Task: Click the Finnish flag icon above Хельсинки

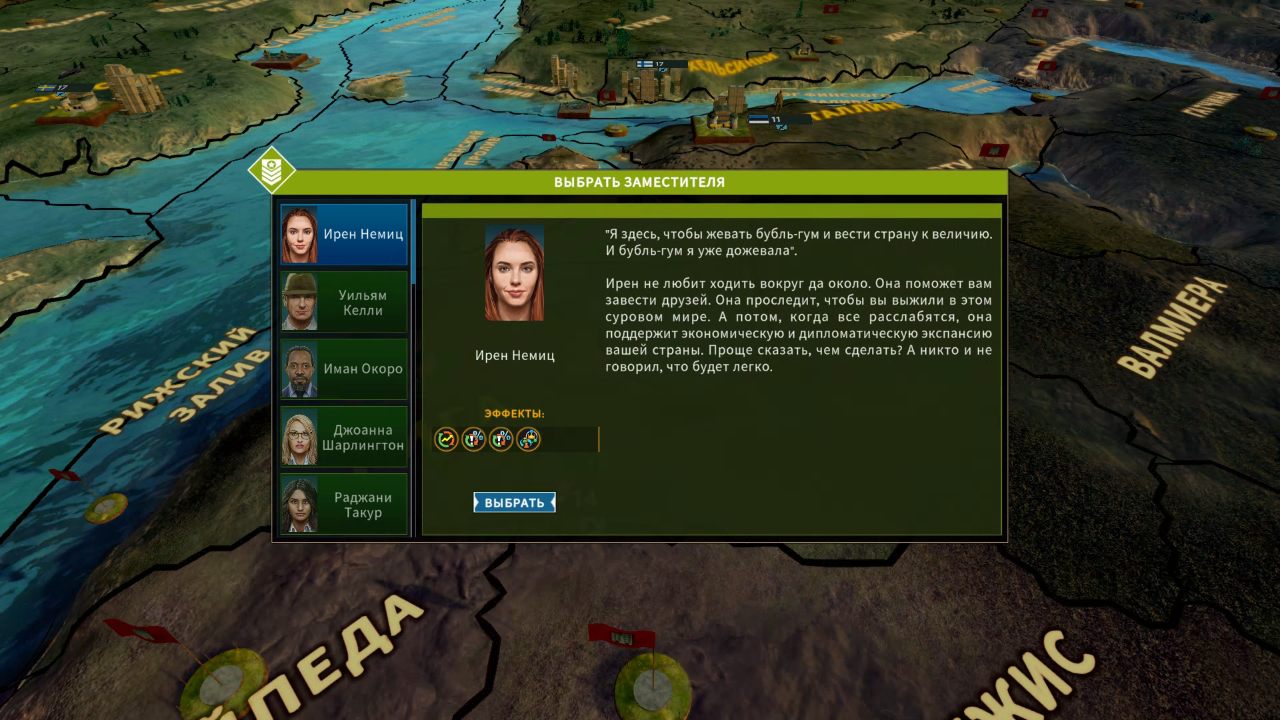Action: [x=644, y=64]
